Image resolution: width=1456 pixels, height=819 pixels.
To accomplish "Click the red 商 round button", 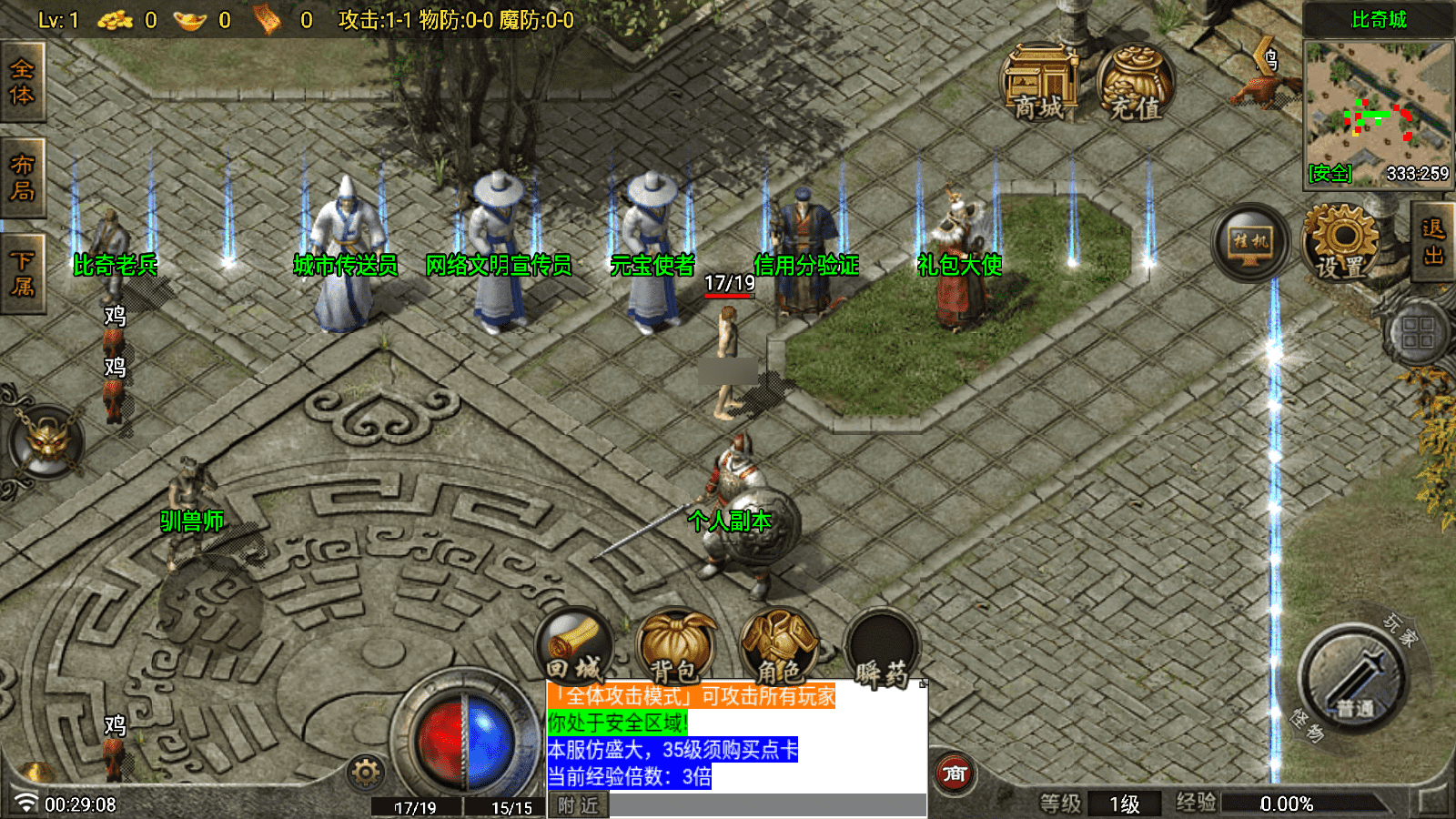I will (955, 774).
